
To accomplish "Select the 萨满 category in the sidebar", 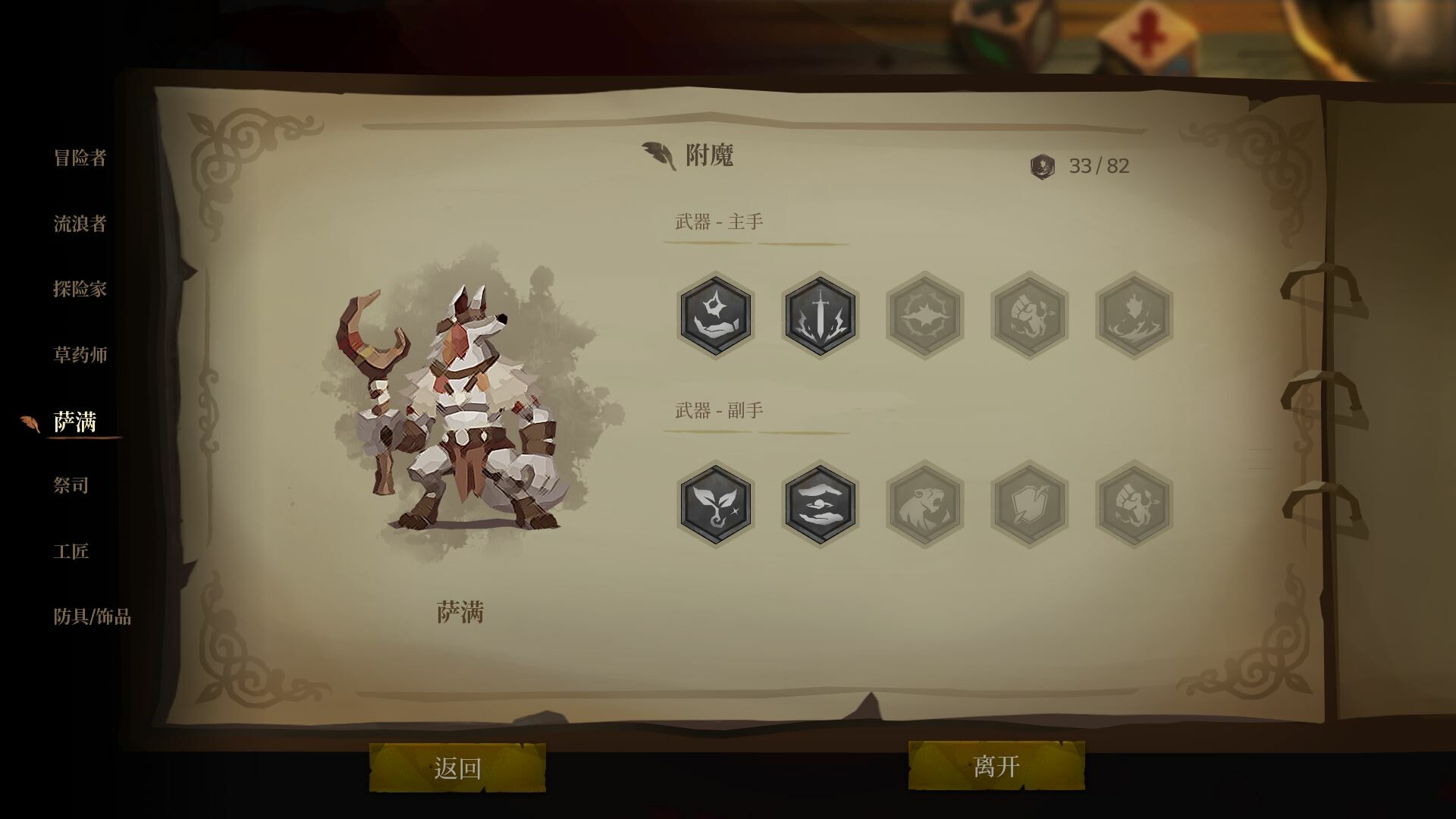I will (78, 419).
